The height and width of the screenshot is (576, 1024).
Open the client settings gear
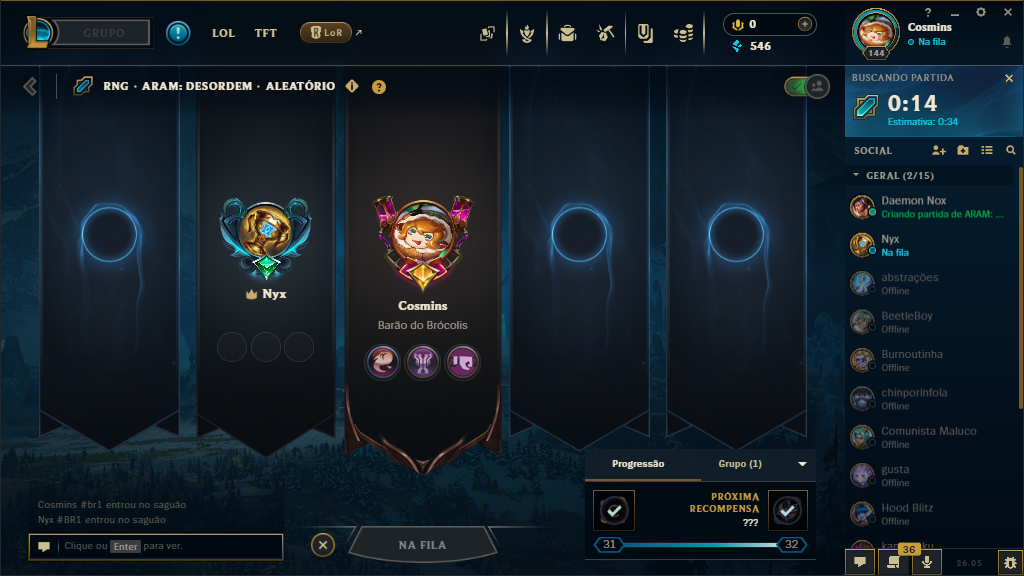pos(980,12)
